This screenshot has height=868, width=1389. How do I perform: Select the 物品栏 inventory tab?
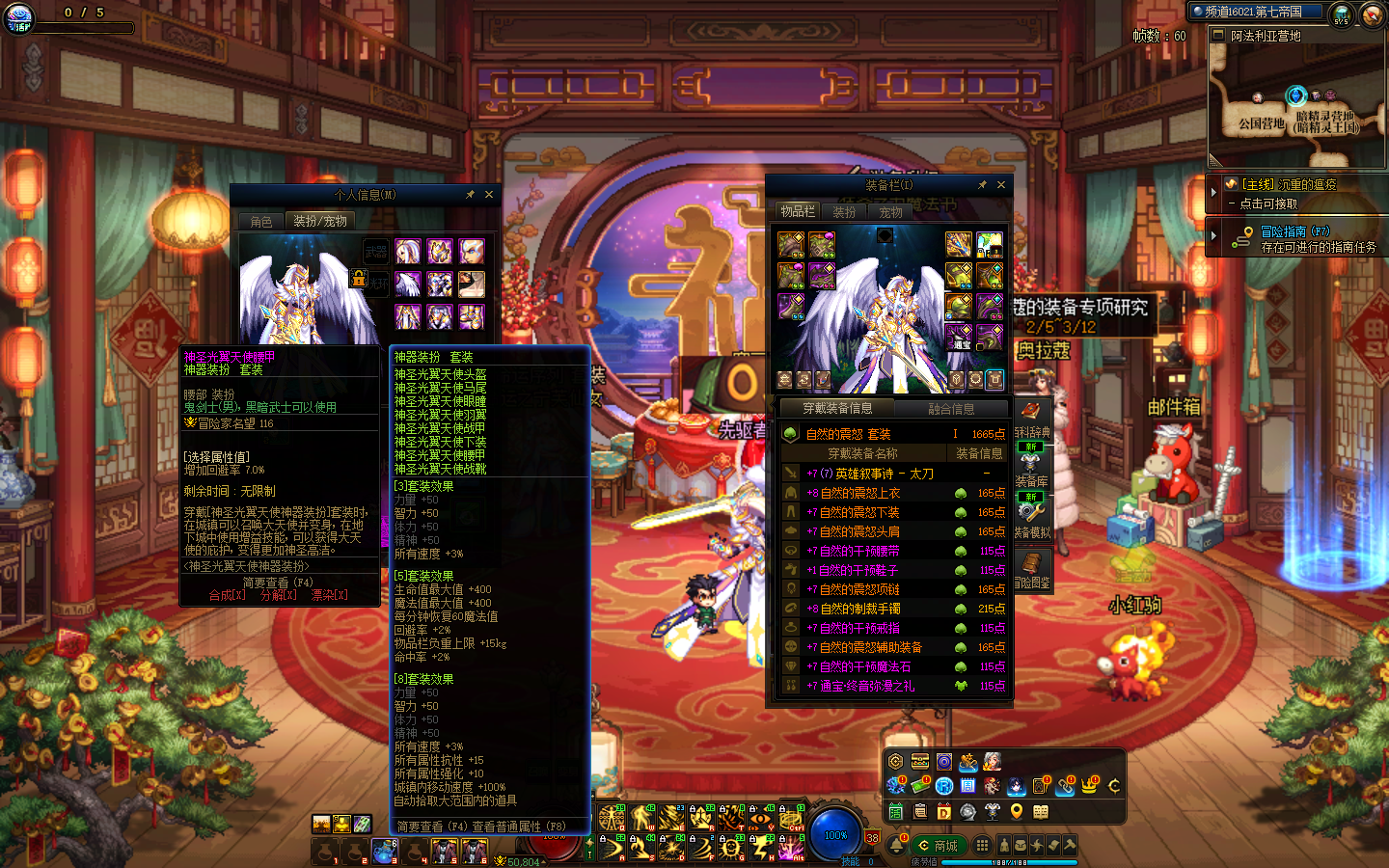[798, 212]
